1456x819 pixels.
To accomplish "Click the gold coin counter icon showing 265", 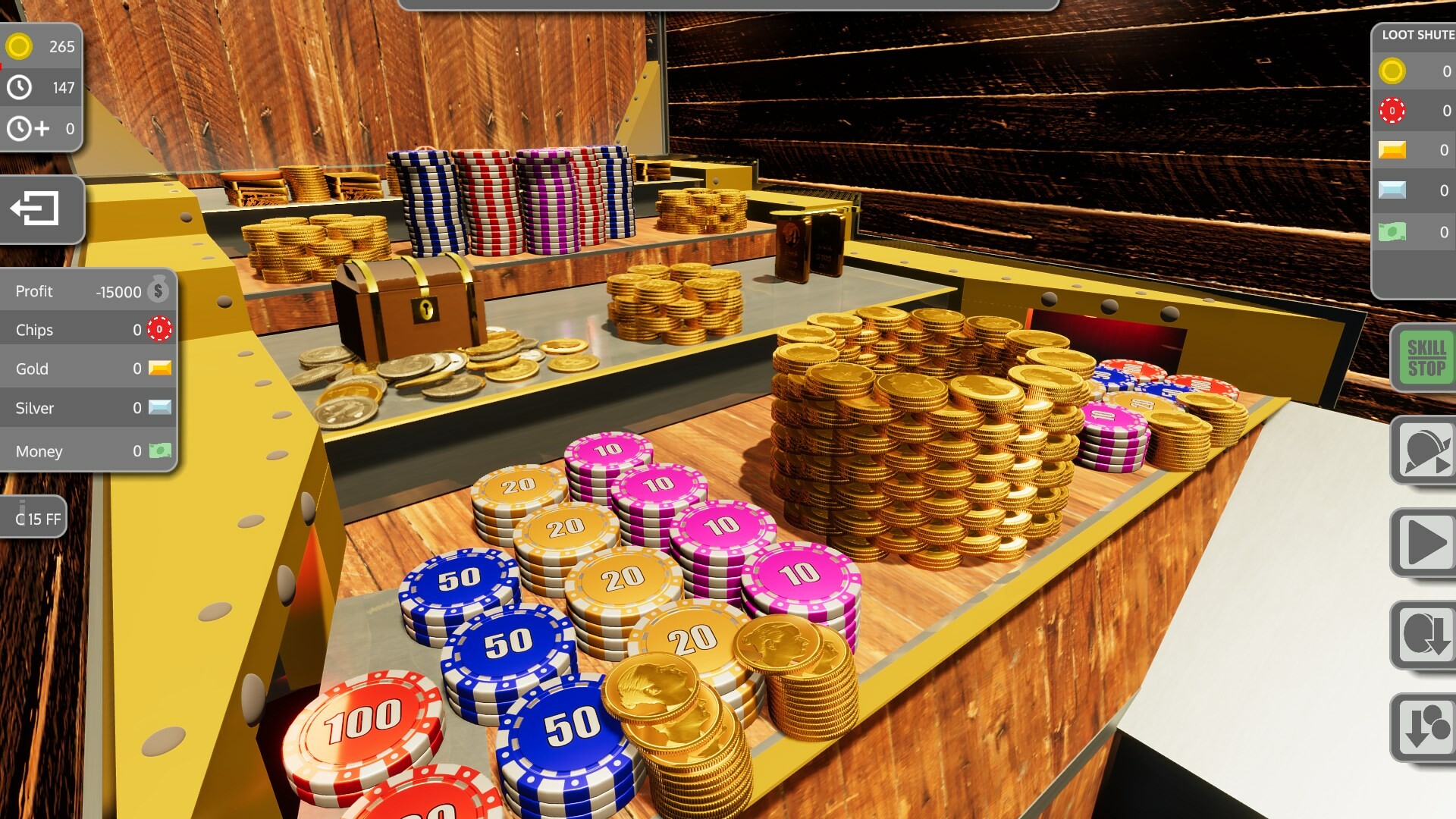I will tap(19, 46).
